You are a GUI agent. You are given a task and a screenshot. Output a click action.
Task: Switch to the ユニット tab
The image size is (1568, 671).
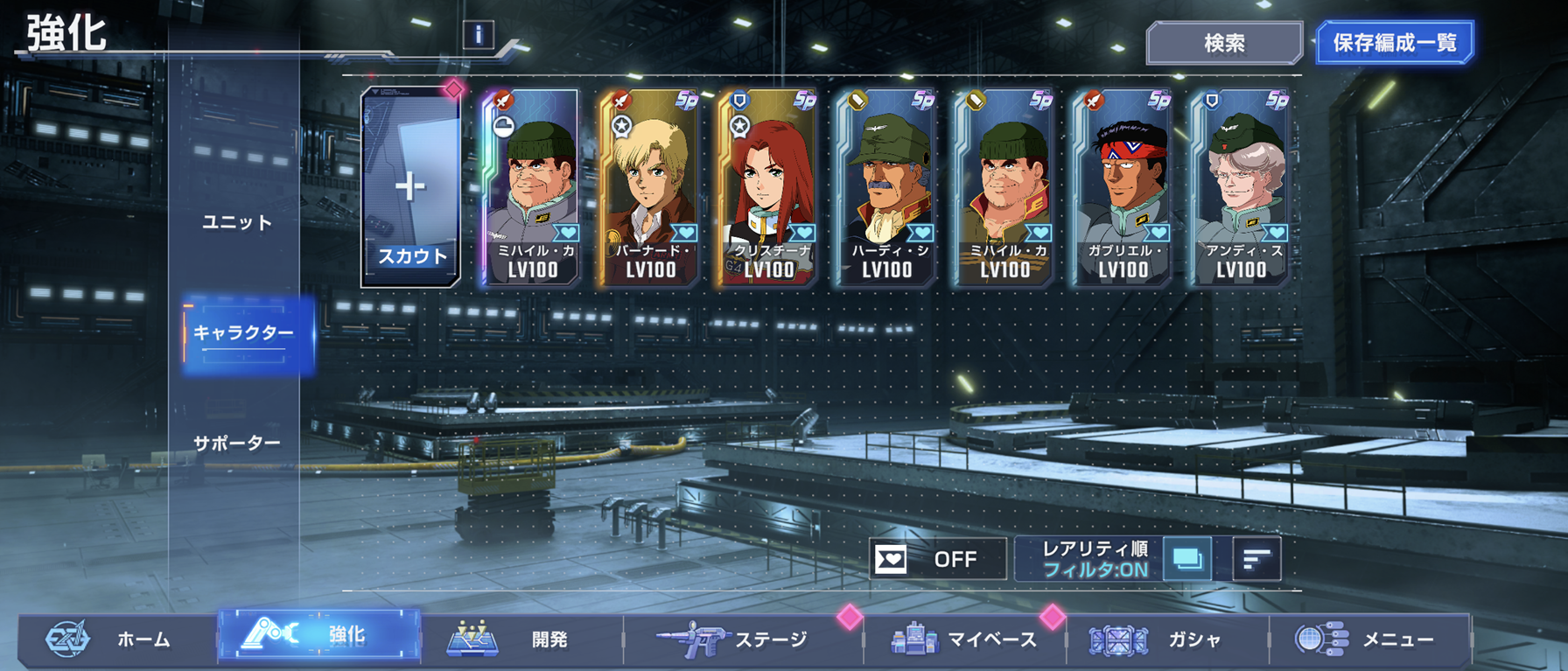[237, 222]
